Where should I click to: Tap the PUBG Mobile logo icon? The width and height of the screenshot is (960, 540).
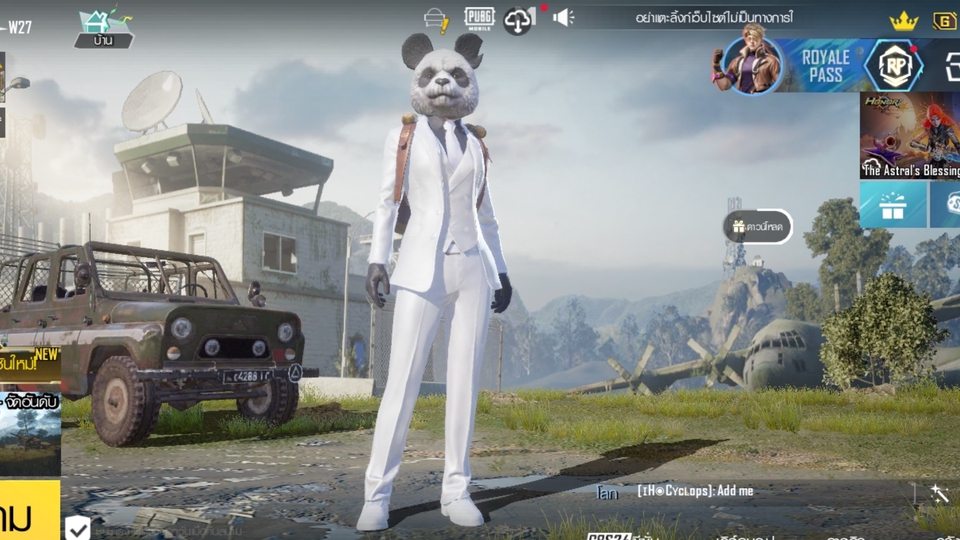pos(479,18)
